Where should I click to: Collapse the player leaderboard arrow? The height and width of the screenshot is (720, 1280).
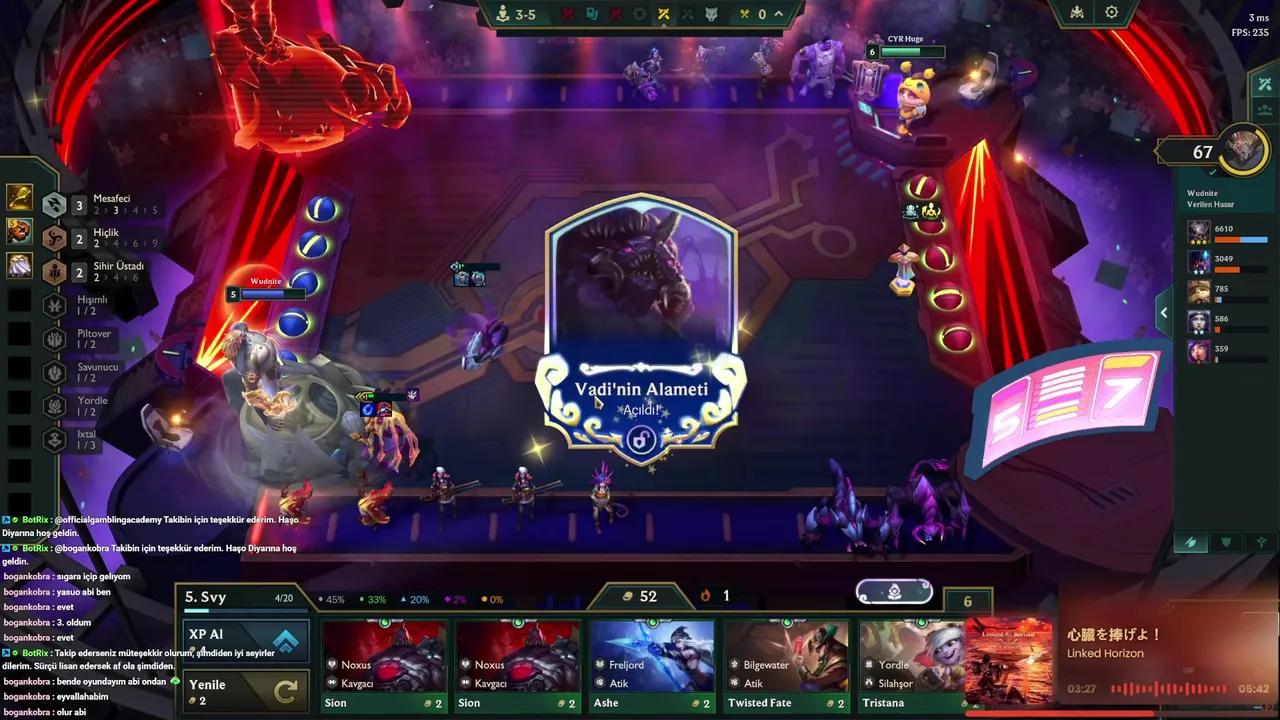point(1163,312)
